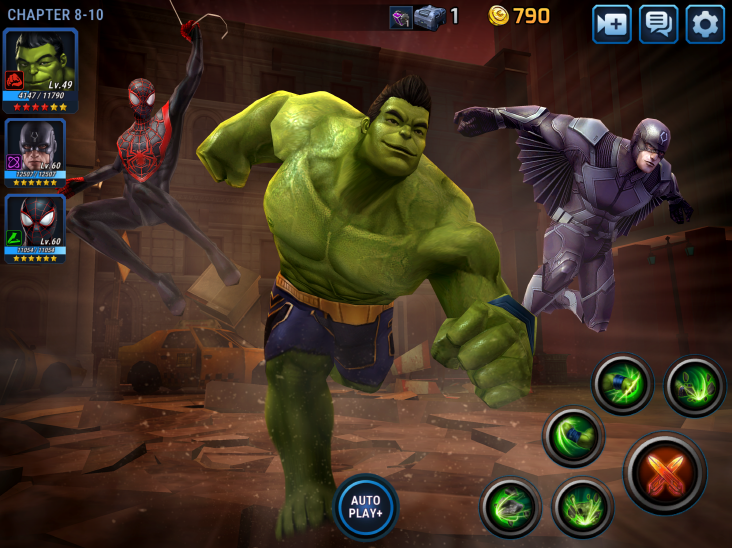Open the settings gear menu
This screenshot has width=732, height=548.
tap(705, 24)
